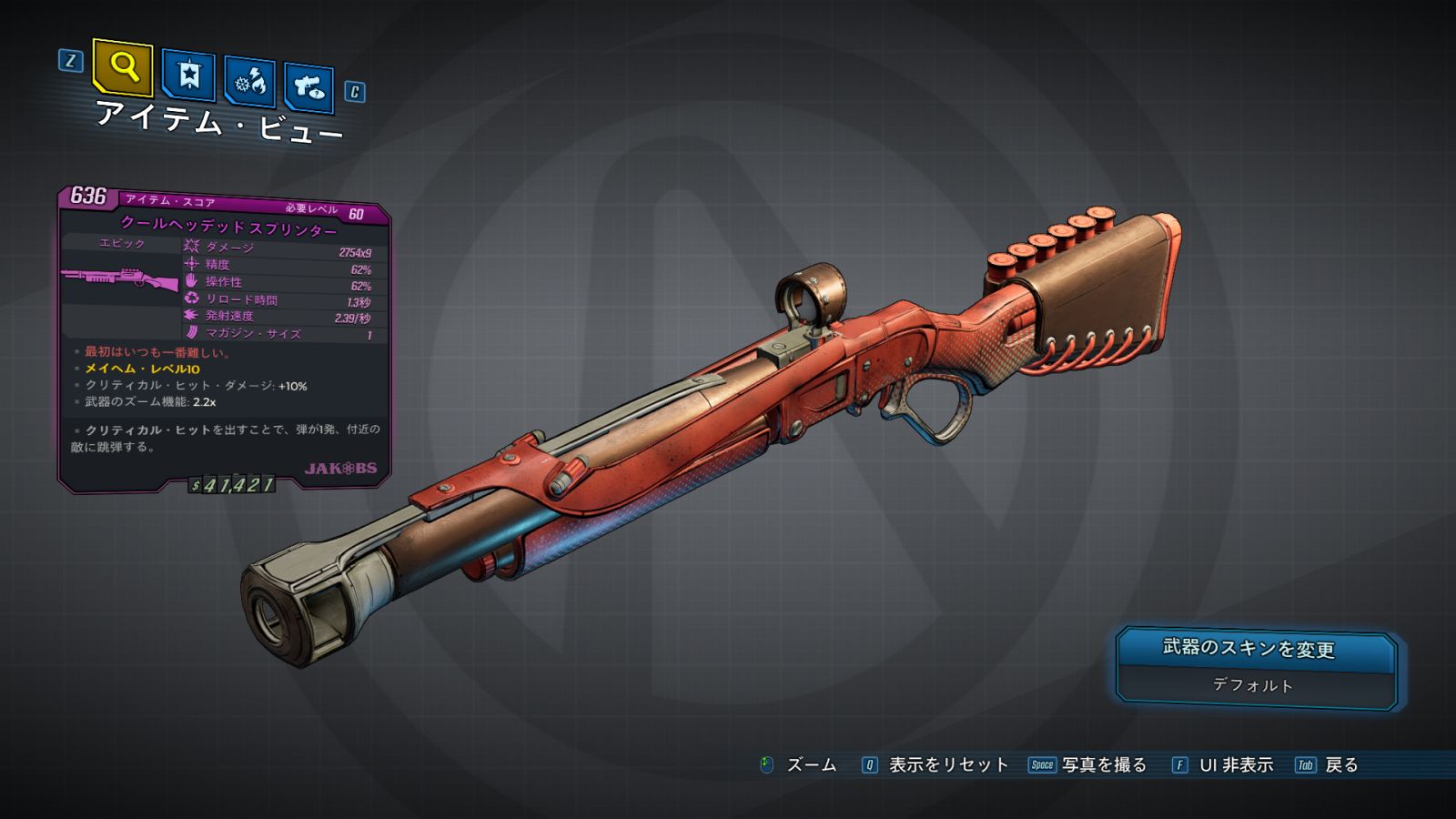Reset the display view
This screenshot has width=1456, height=819.
947,765
